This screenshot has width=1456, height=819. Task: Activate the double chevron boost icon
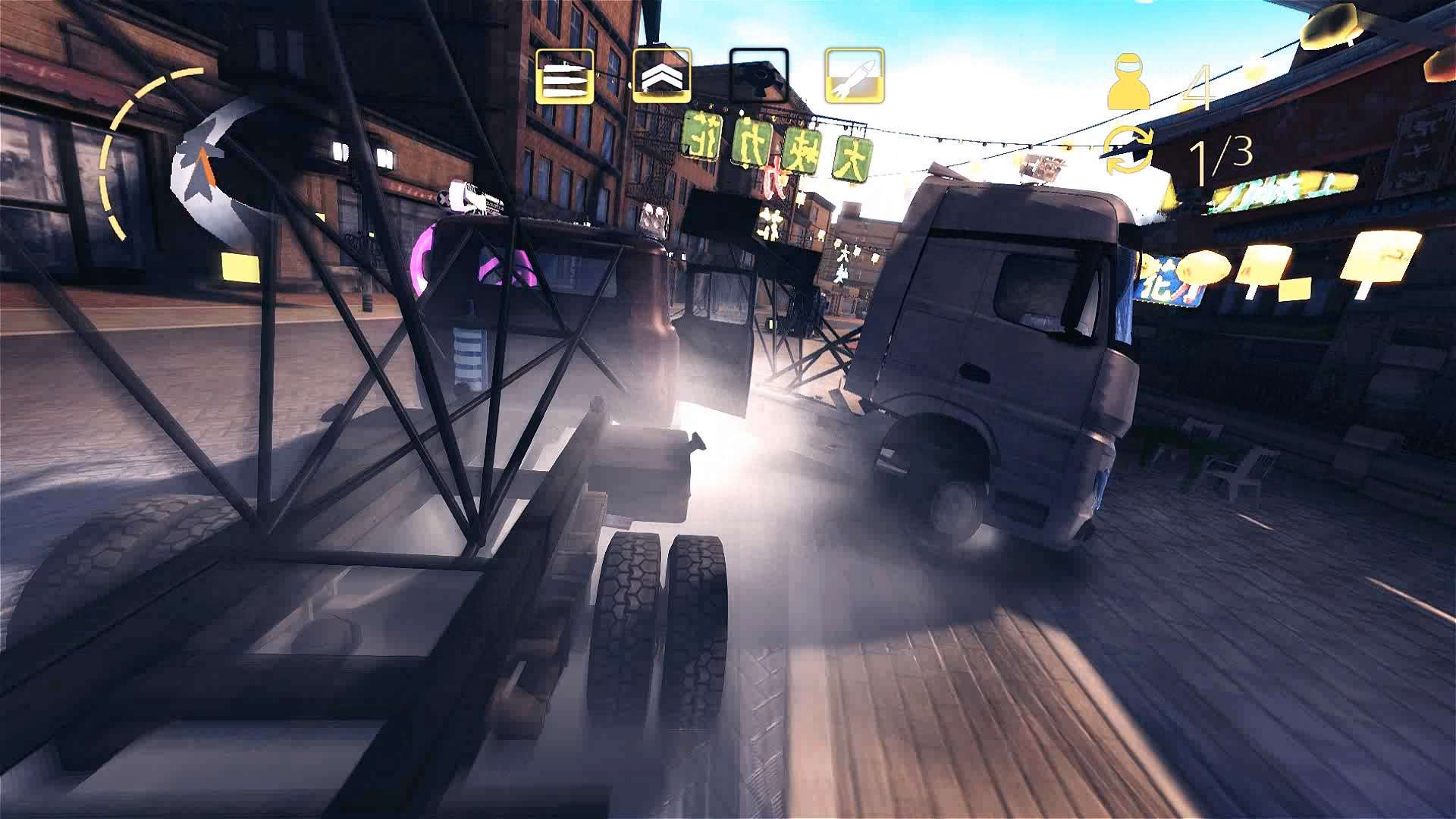click(x=661, y=76)
